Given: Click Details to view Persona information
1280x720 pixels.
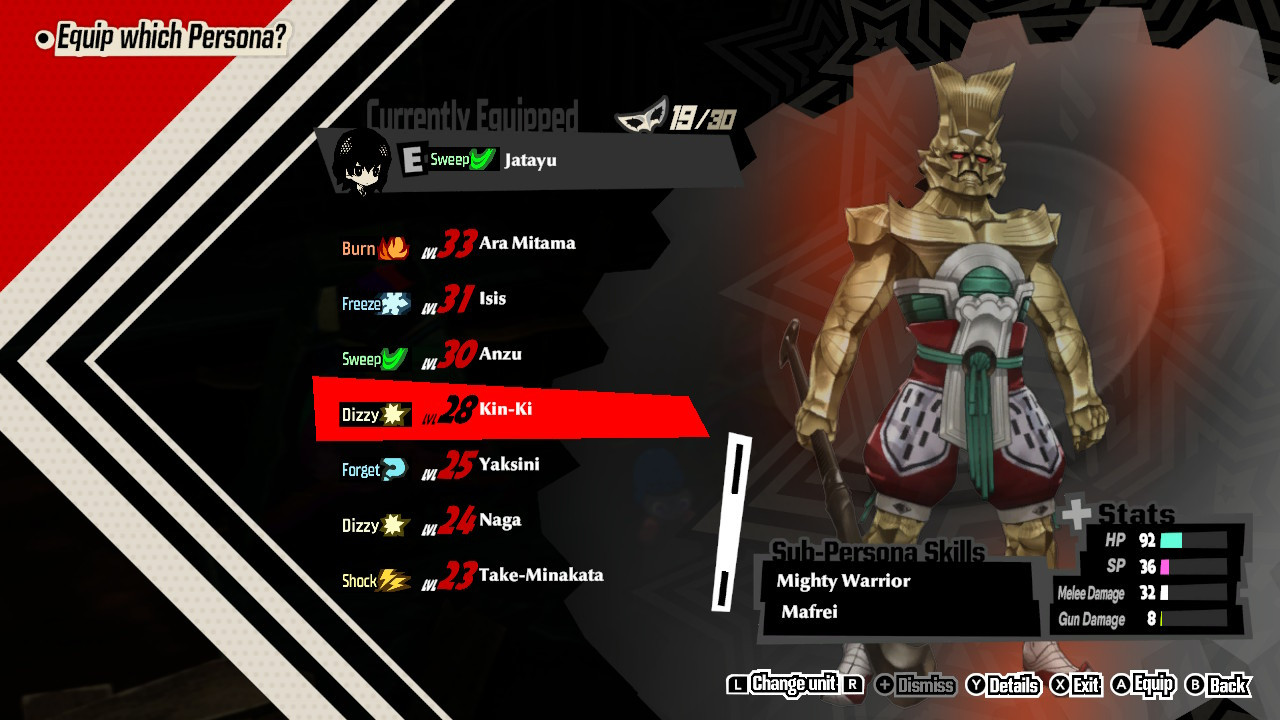Looking at the screenshot, I should pos(1010,686).
